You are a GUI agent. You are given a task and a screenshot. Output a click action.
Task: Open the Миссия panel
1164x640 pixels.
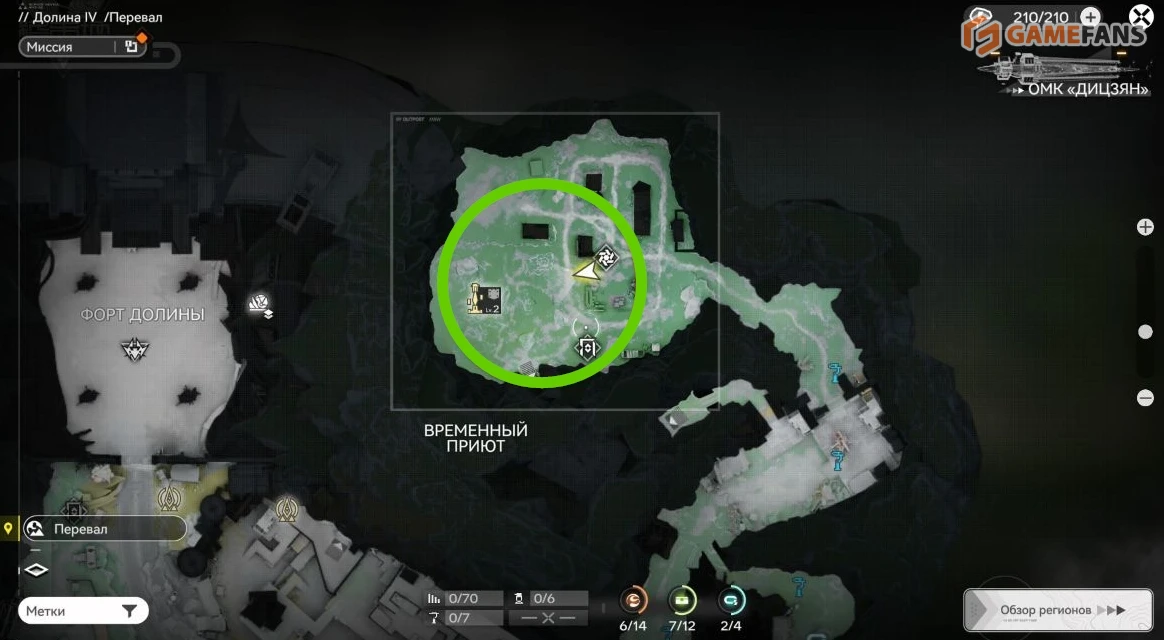click(82, 47)
